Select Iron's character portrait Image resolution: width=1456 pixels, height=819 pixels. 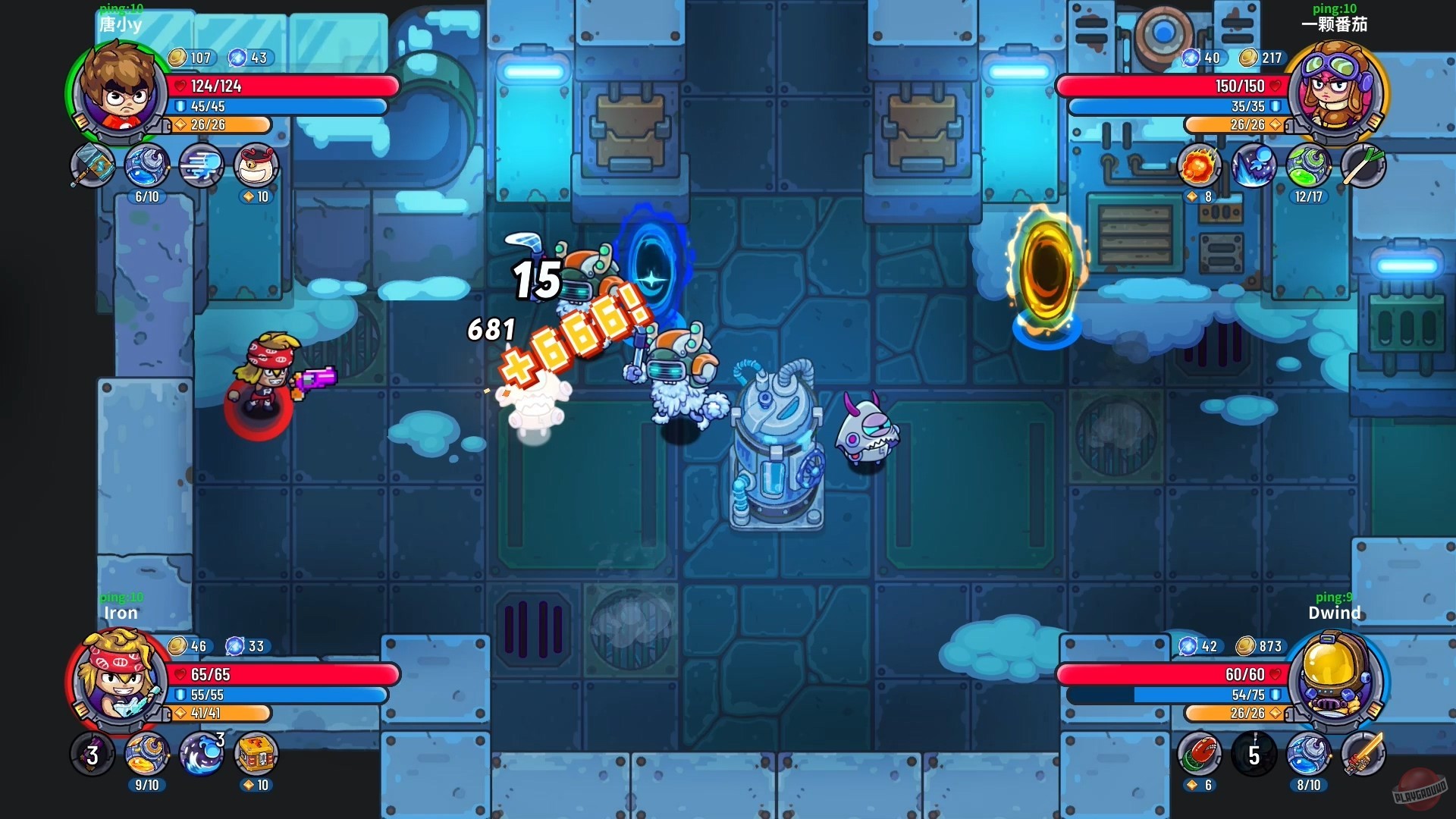(x=121, y=682)
